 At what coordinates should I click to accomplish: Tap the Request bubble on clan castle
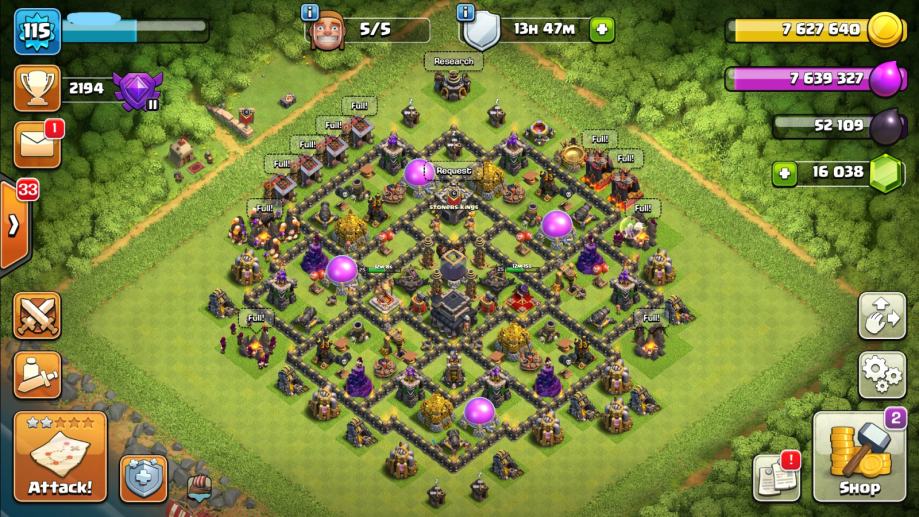453,171
